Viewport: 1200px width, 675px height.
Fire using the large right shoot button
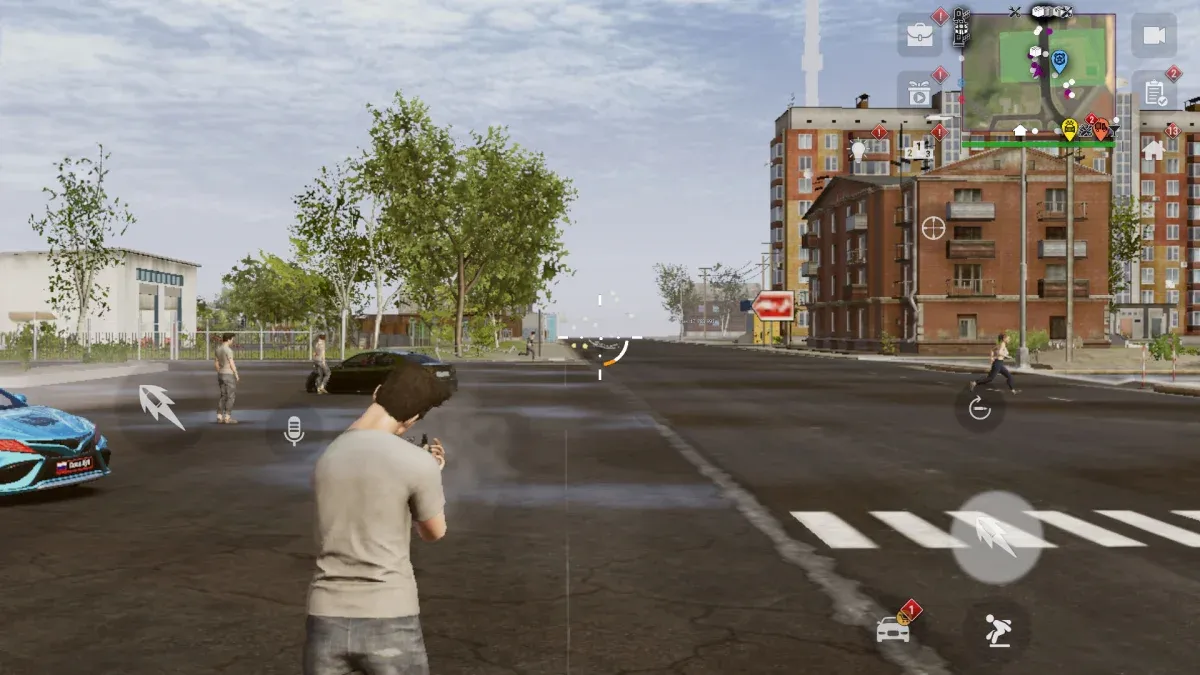996,537
